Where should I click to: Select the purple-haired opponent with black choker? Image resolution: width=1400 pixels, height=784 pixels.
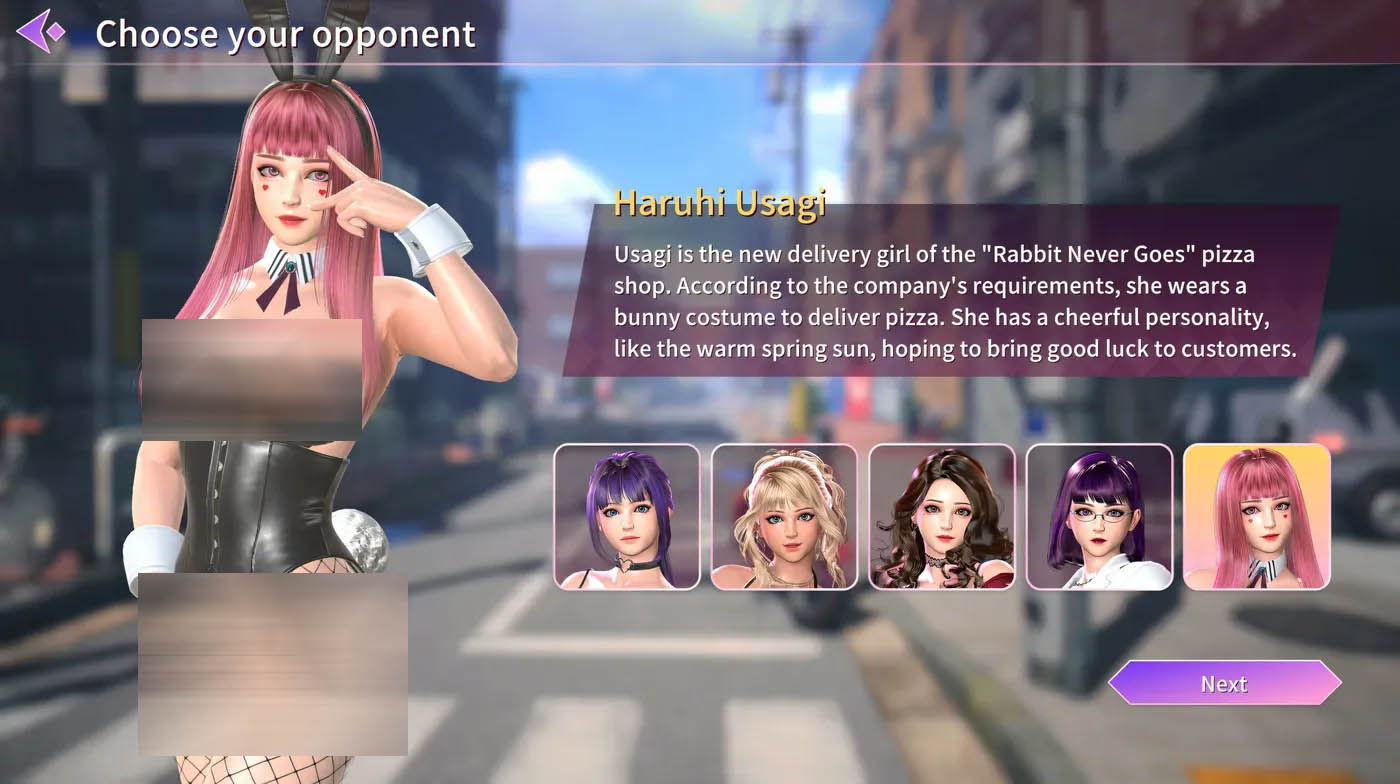point(627,516)
